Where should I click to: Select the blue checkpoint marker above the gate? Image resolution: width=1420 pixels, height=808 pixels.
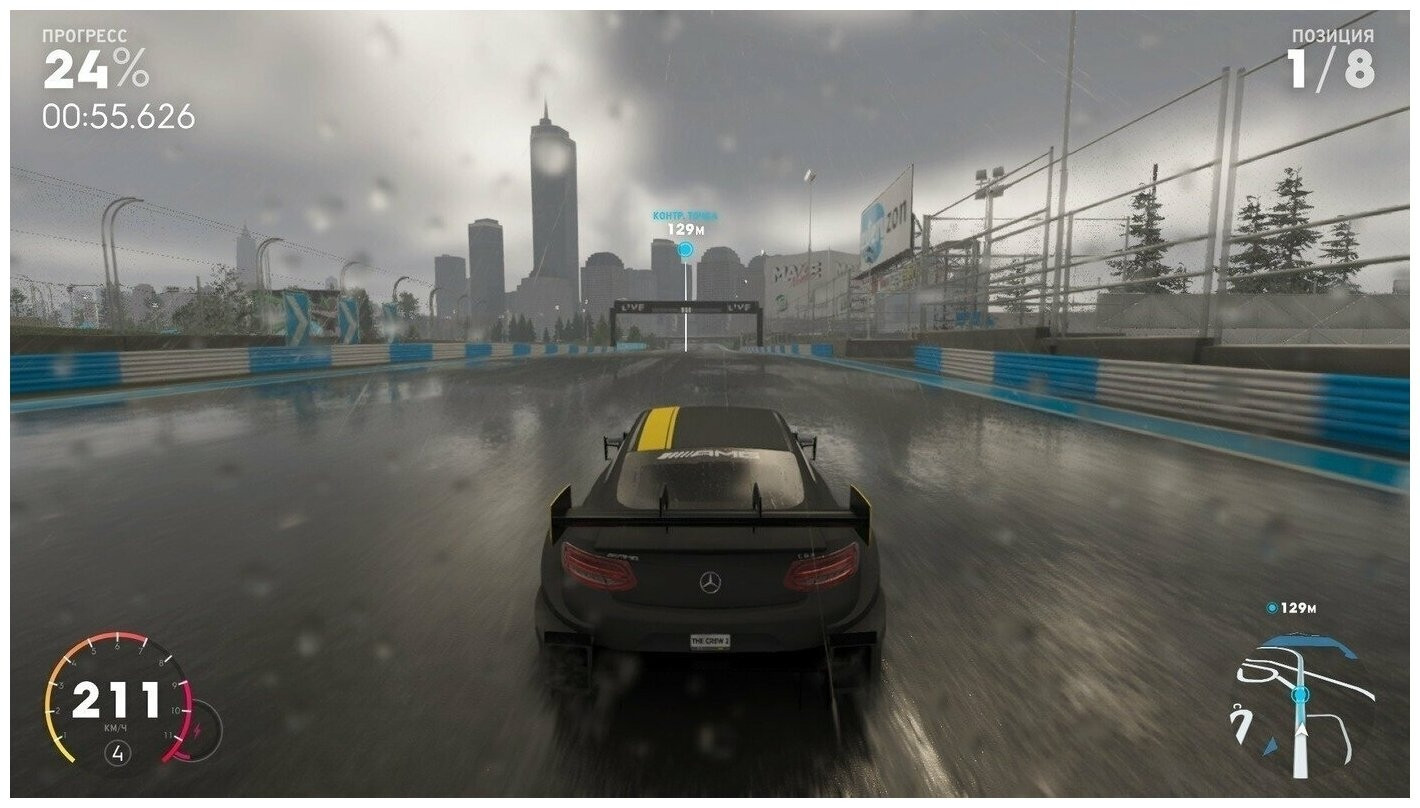point(685,249)
